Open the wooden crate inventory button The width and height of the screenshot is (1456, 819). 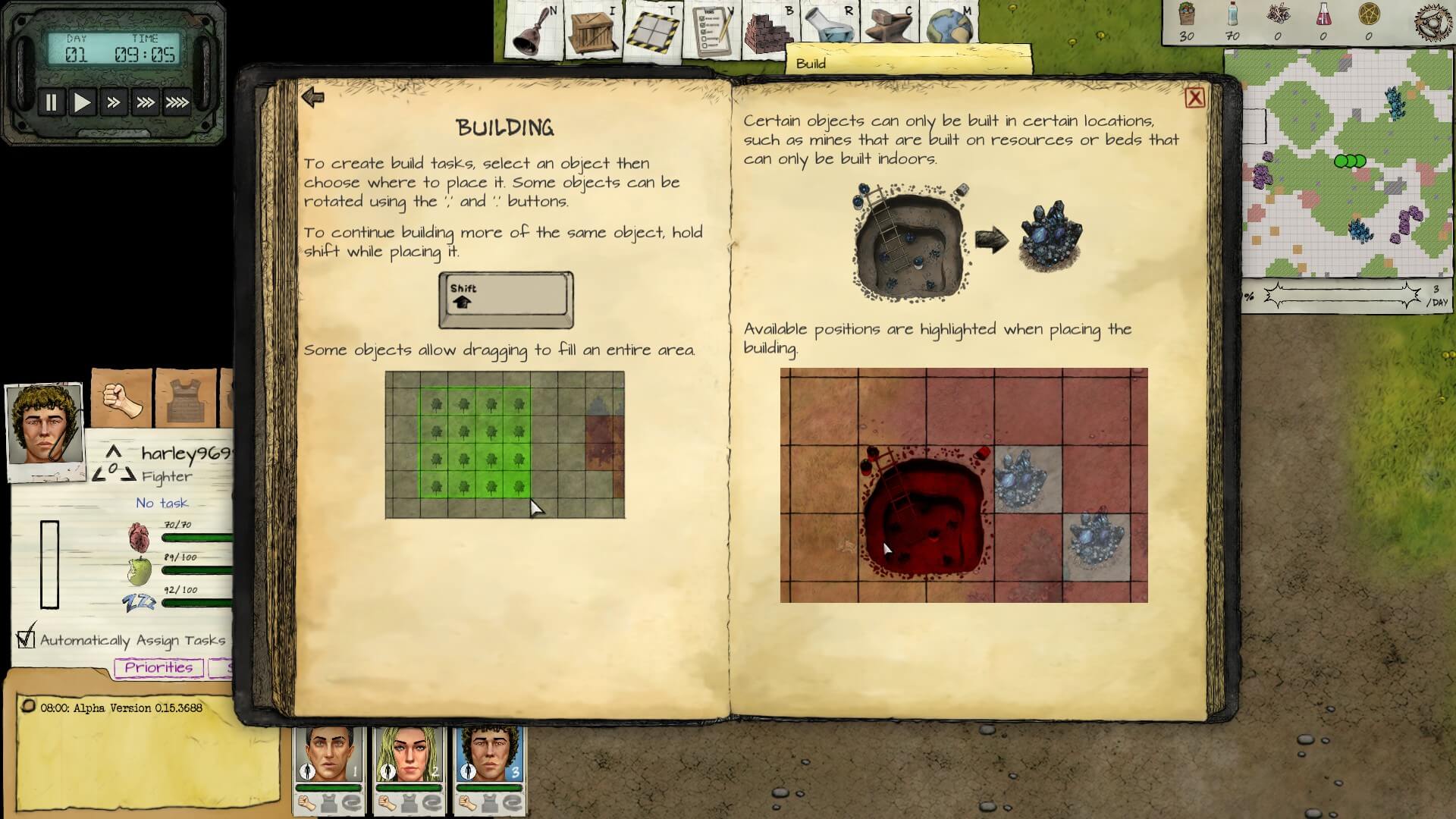[591, 30]
